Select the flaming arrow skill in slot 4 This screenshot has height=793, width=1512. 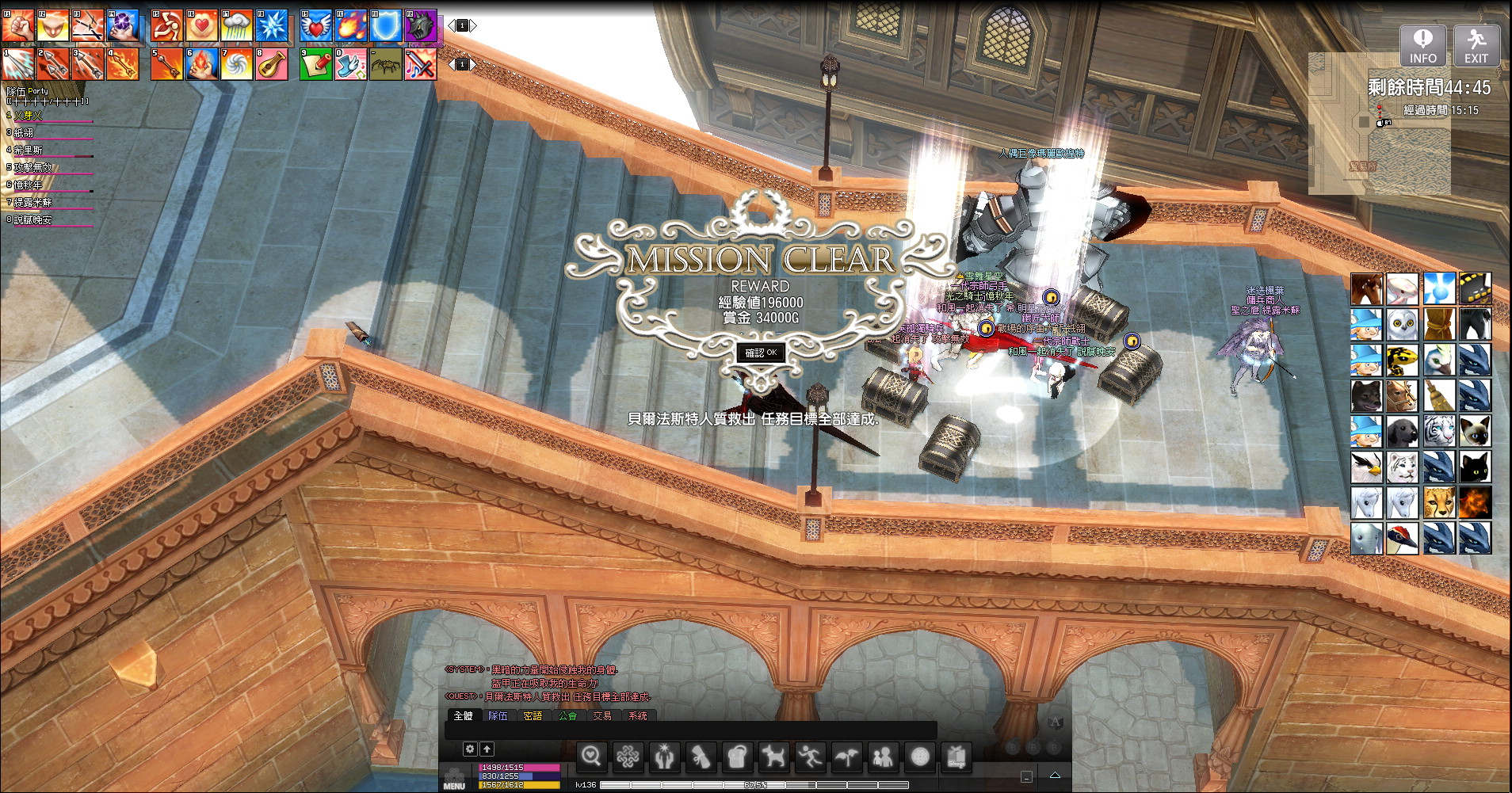coord(123,64)
